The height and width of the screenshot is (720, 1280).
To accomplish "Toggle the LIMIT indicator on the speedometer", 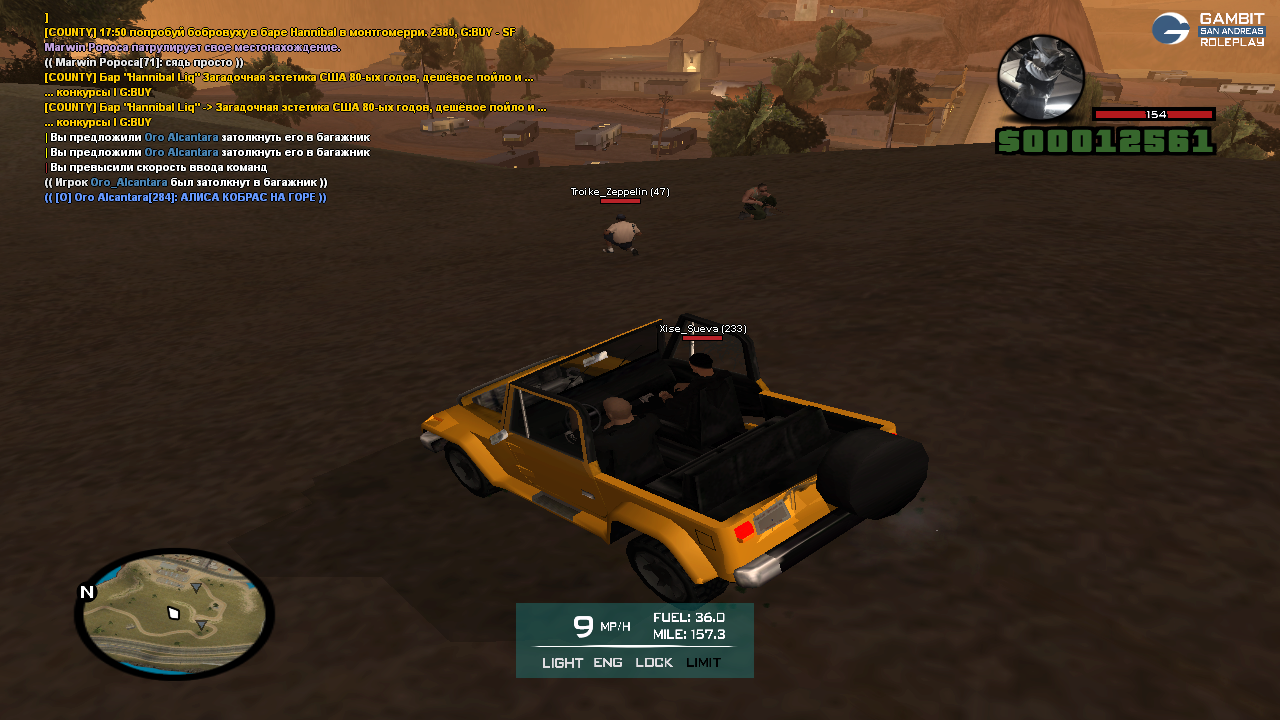I will (703, 662).
